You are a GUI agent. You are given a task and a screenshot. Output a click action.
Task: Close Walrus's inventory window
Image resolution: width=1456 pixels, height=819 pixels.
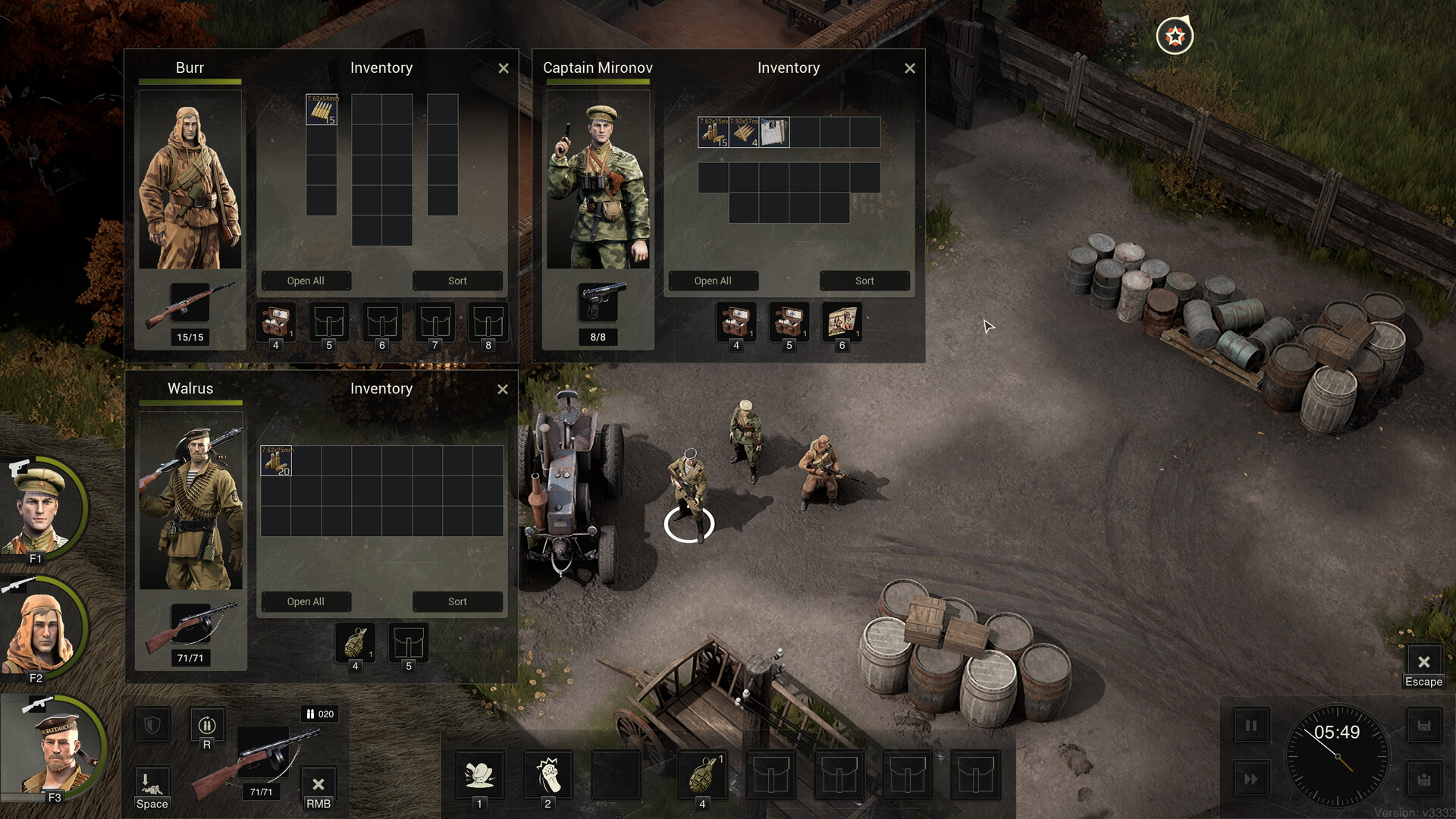tap(503, 389)
